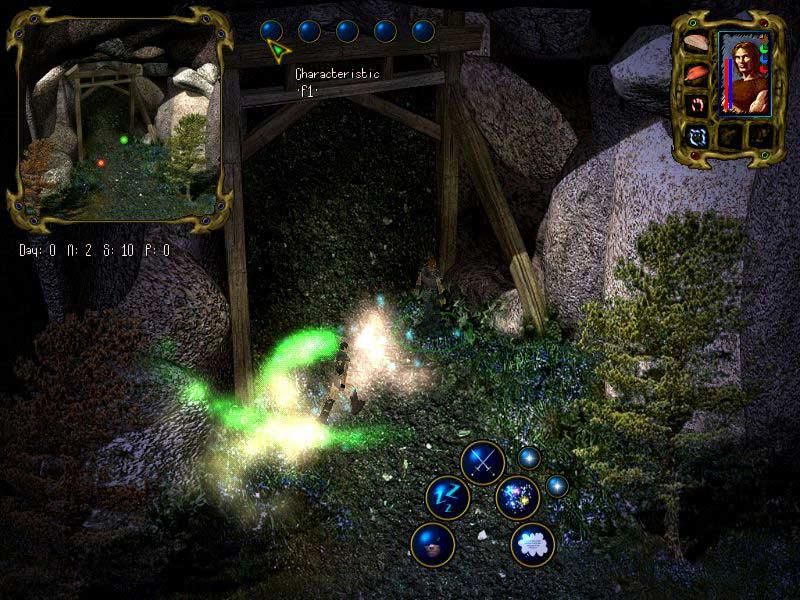Choose the sparkling magic burst spell
The width and height of the screenshot is (800, 600).
(x=517, y=497)
